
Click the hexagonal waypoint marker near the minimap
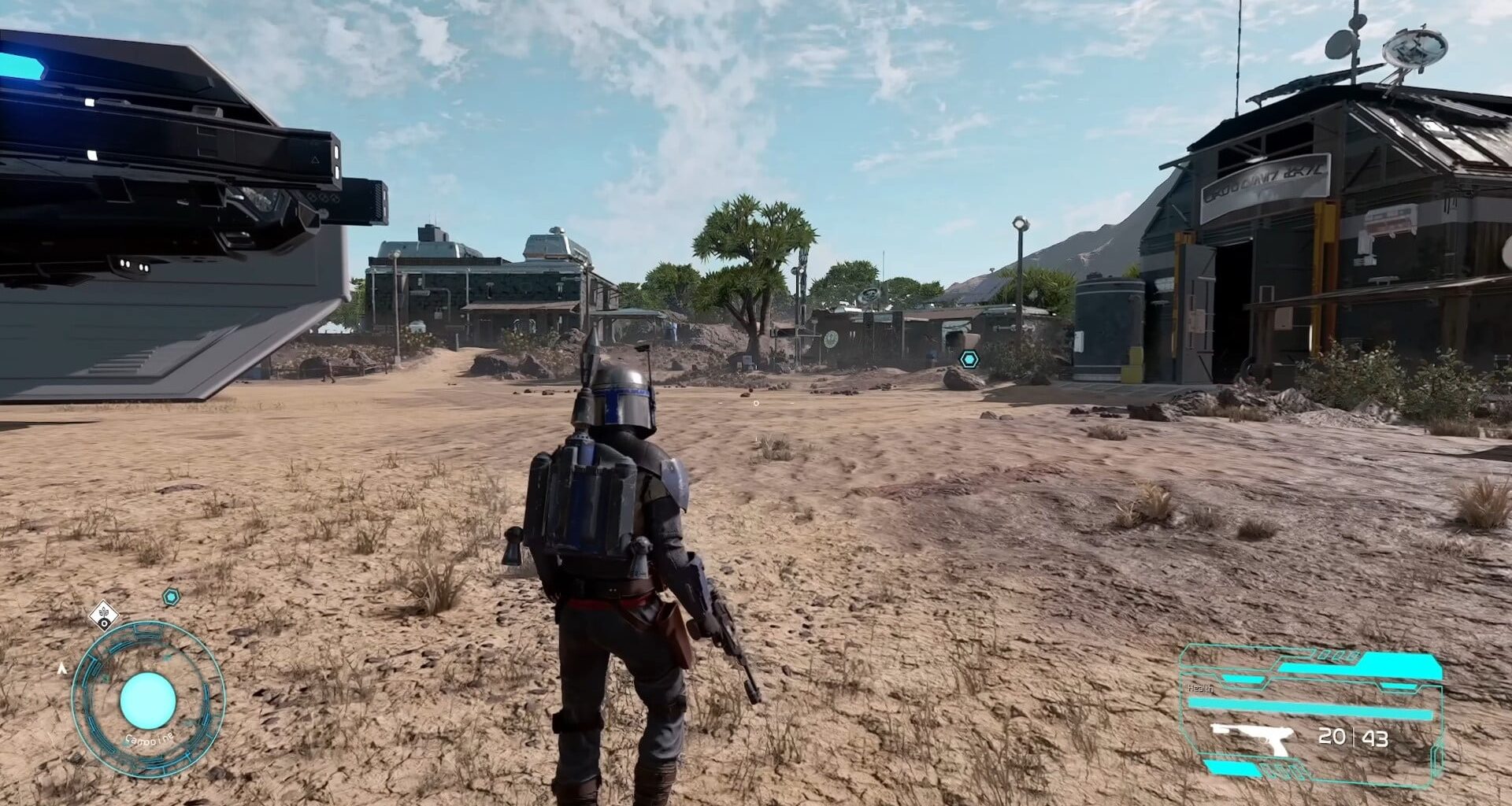pos(171,596)
